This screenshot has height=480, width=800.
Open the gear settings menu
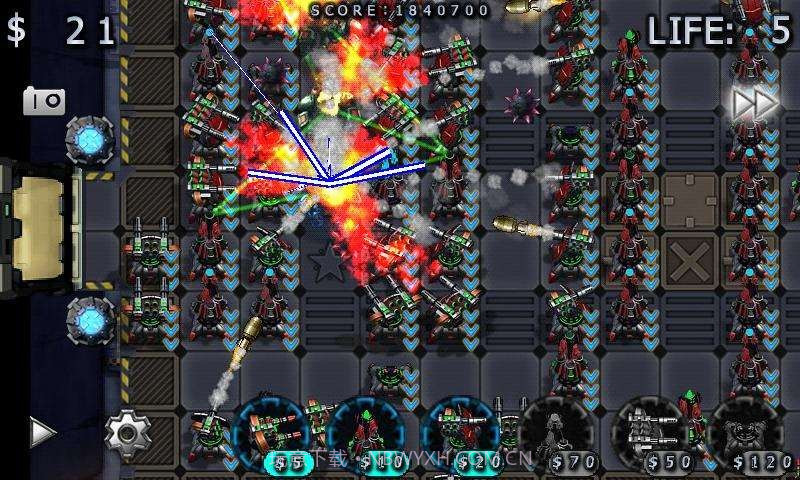point(128,433)
